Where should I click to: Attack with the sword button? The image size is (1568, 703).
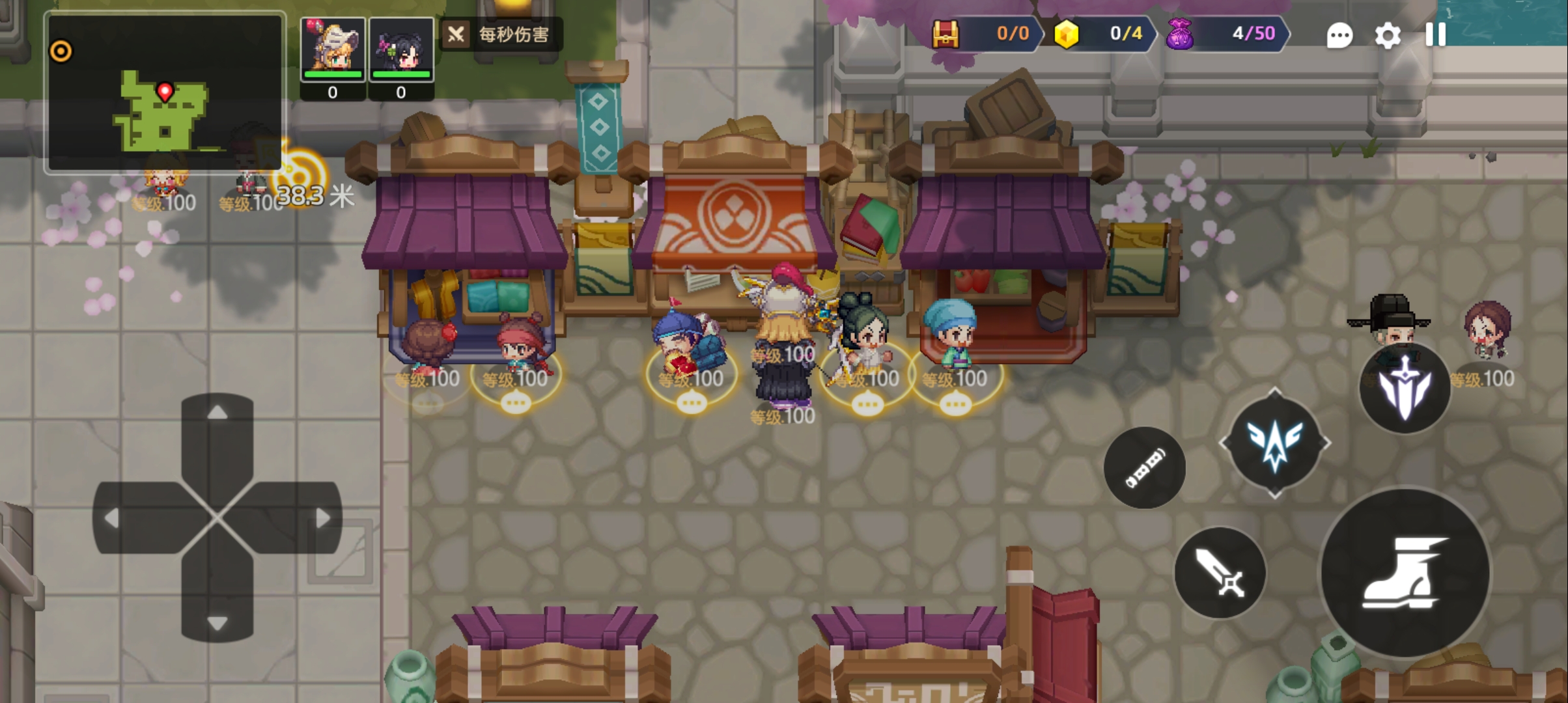pos(1220,573)
